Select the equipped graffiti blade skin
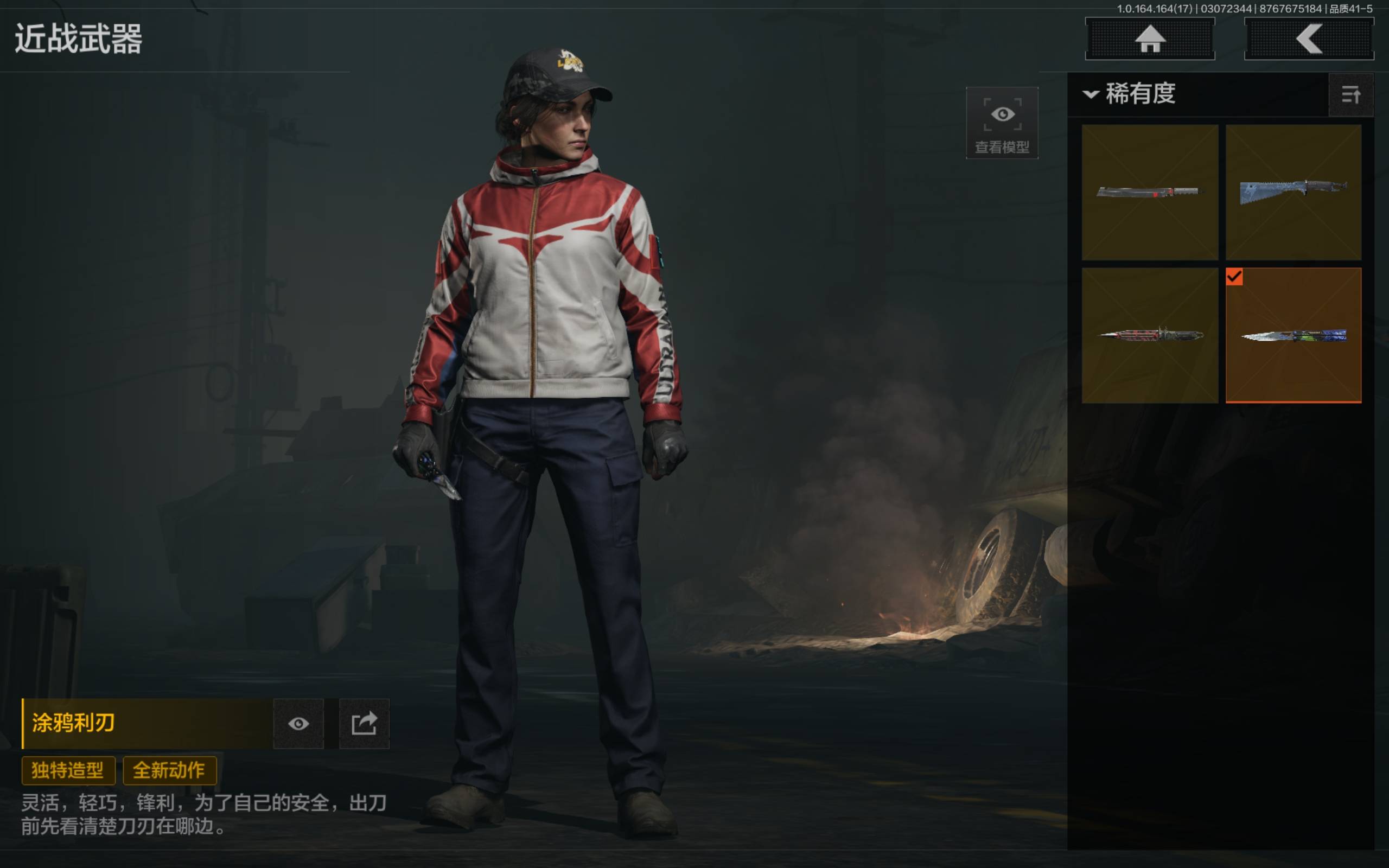 [x=1293, y=335]
